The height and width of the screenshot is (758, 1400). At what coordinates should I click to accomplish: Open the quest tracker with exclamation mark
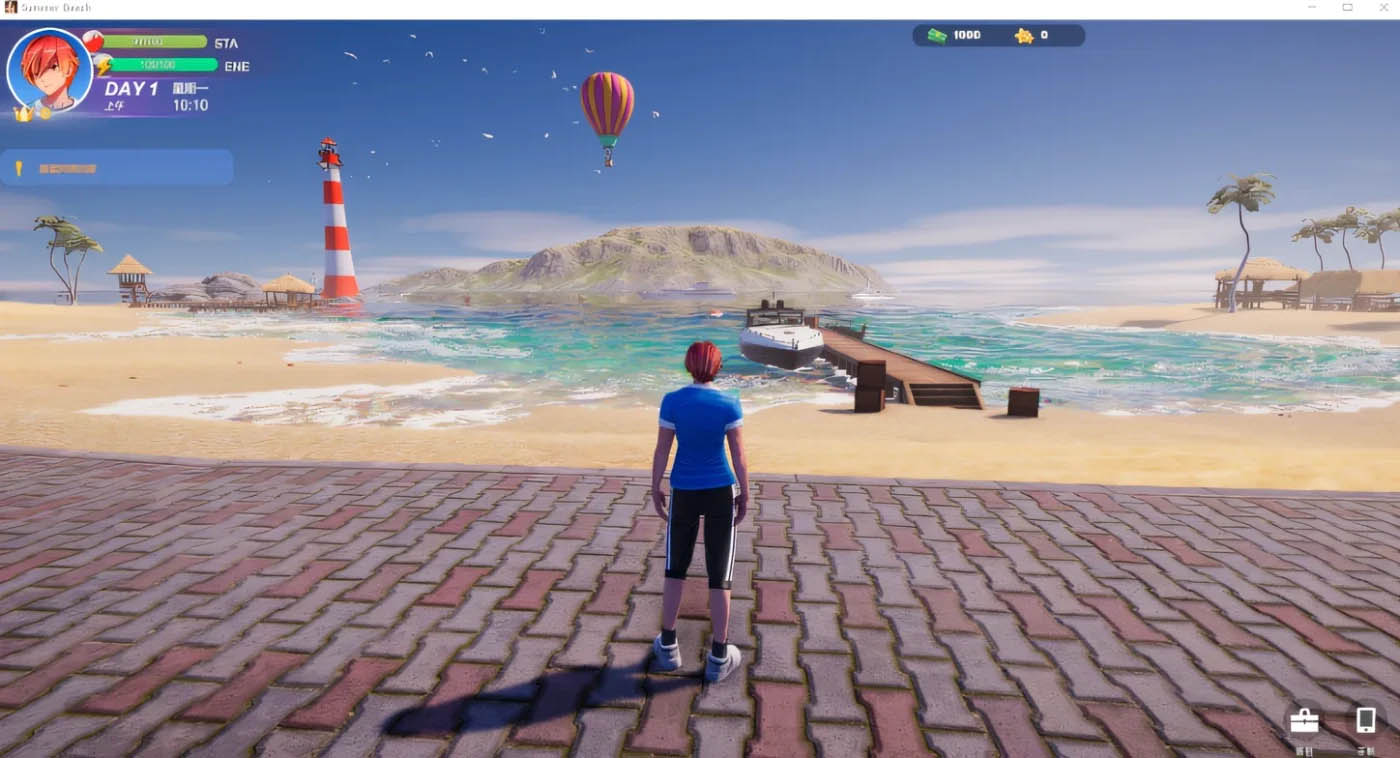[x=117, y=168]
